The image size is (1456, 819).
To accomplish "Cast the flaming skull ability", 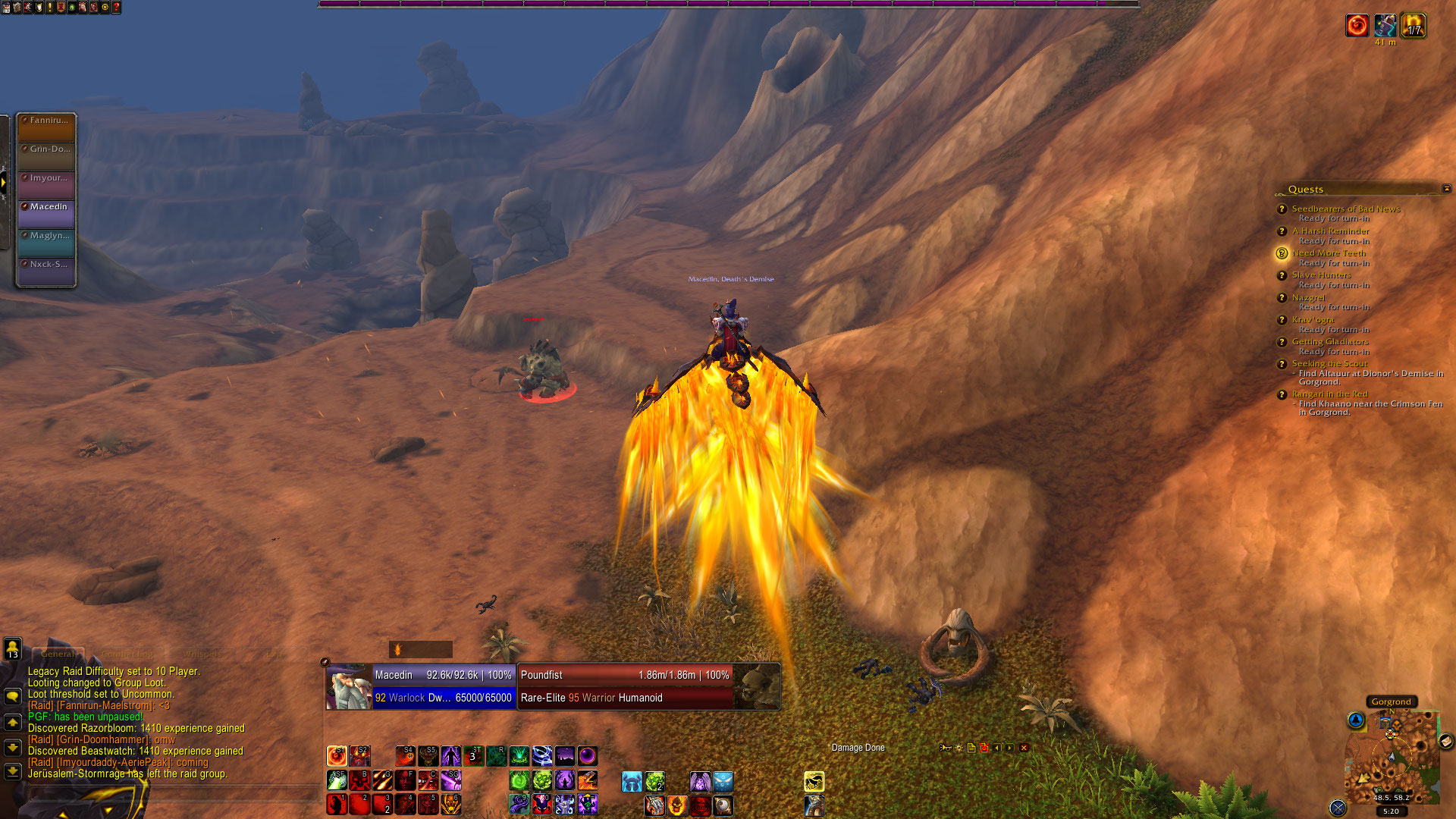I will click(677, 805).
